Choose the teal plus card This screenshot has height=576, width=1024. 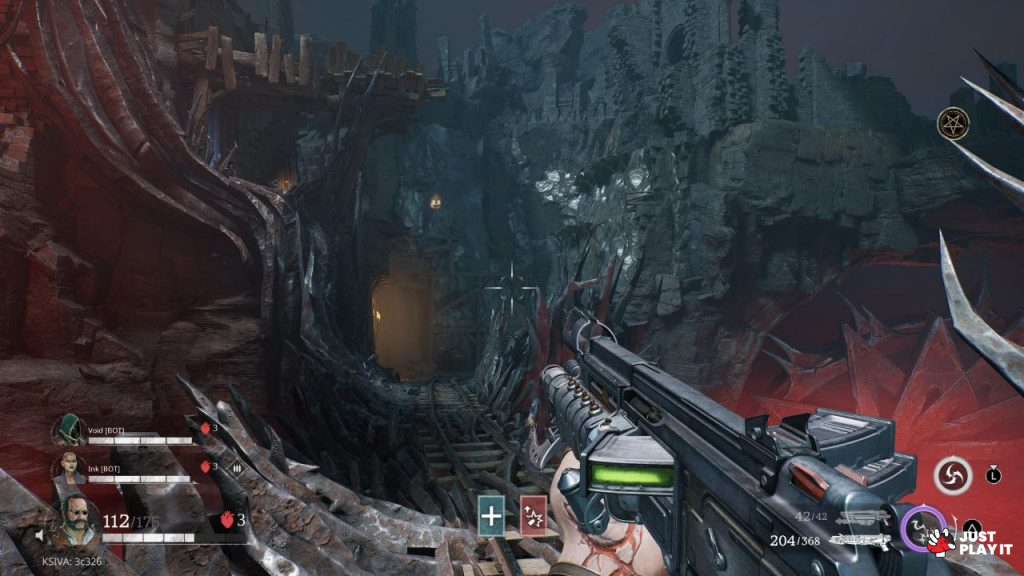pyautogui.click(x=491, y=515)
